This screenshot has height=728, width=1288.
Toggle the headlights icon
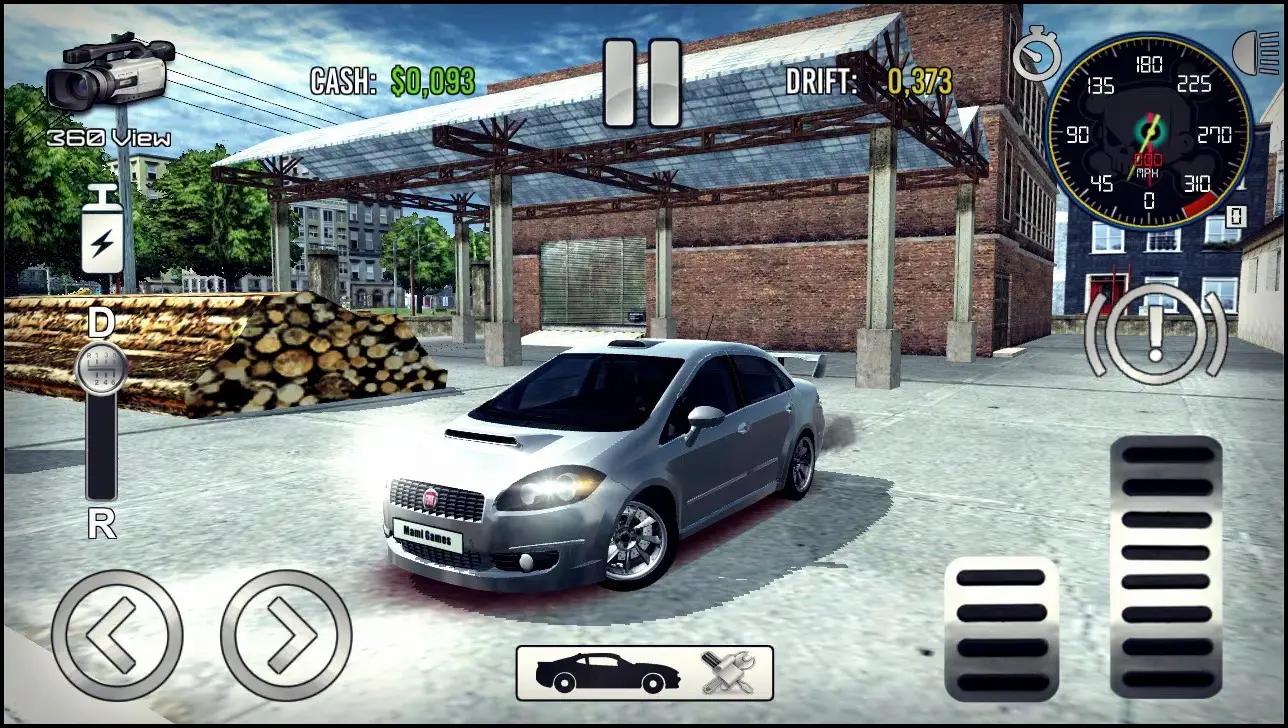tap(1255, 52)
